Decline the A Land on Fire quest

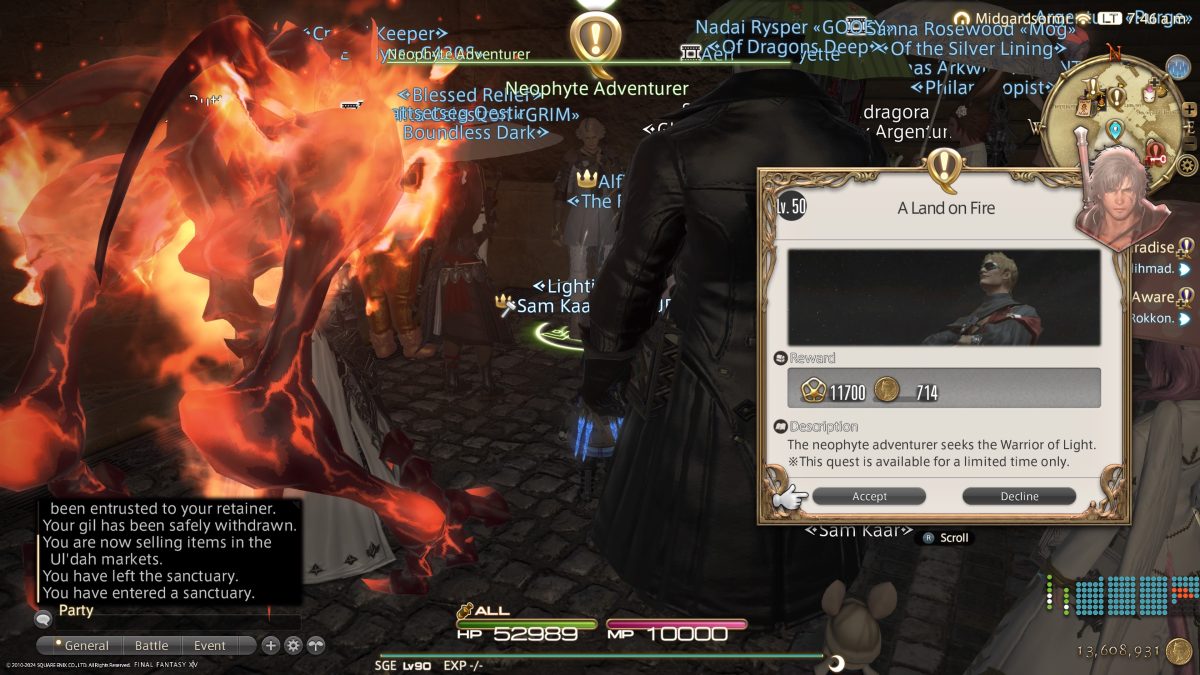pyautogui.click(x=1019, y=496)
